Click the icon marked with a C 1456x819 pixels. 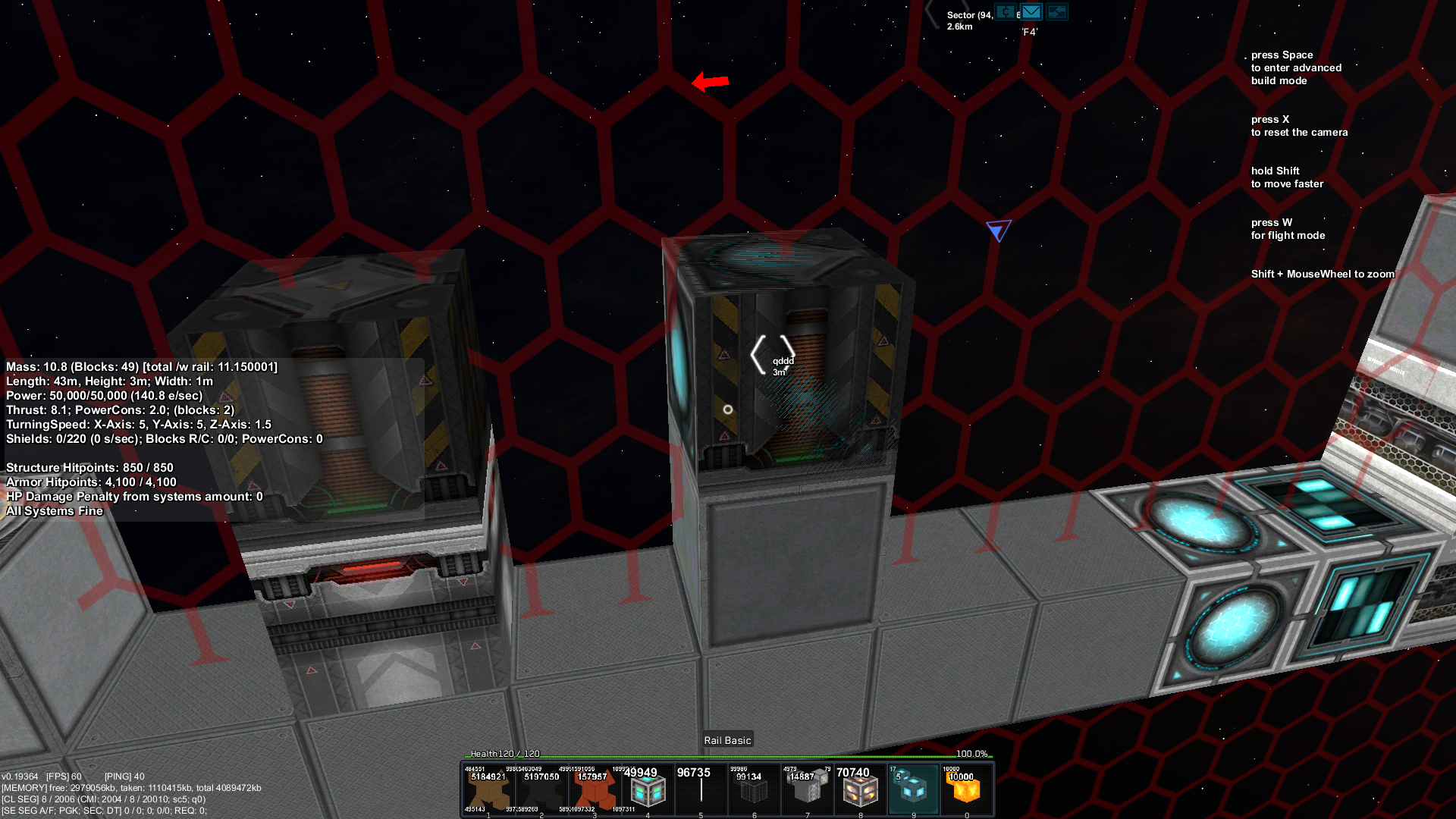(x=1006, y=12)
